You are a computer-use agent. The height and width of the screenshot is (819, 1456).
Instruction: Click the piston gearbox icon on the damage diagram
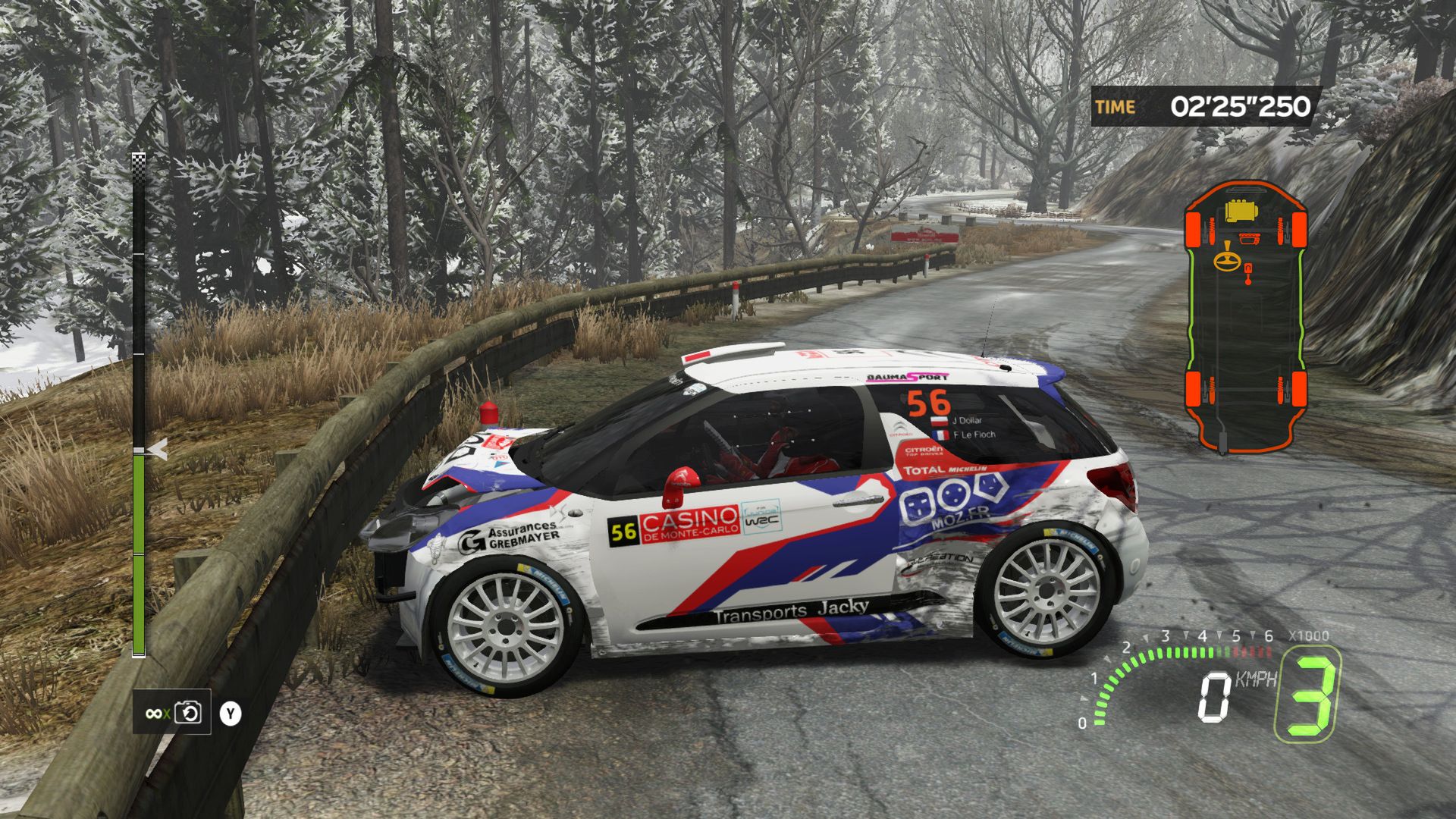coord(1248,271)
